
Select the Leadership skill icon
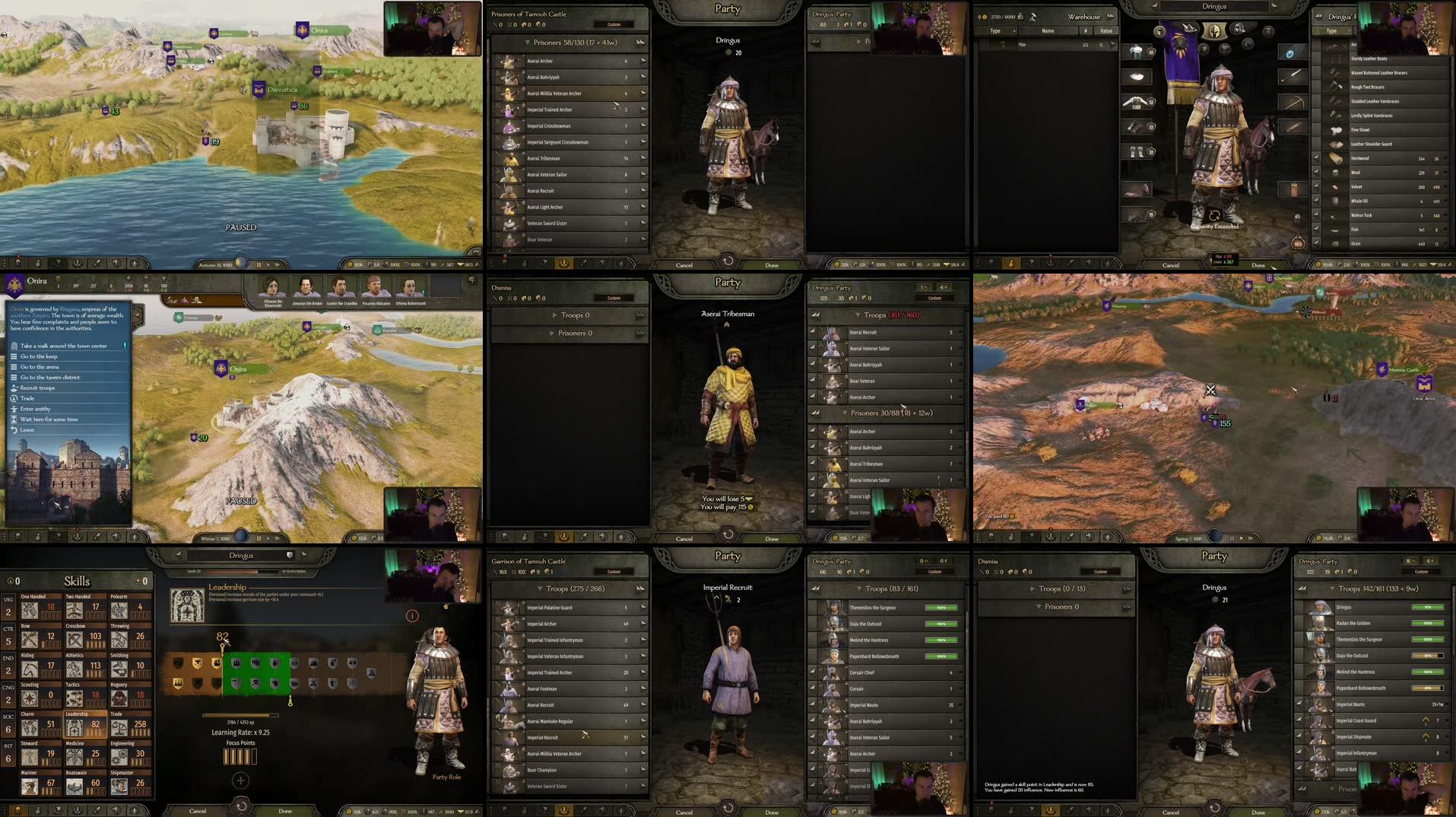click(75, 728)
